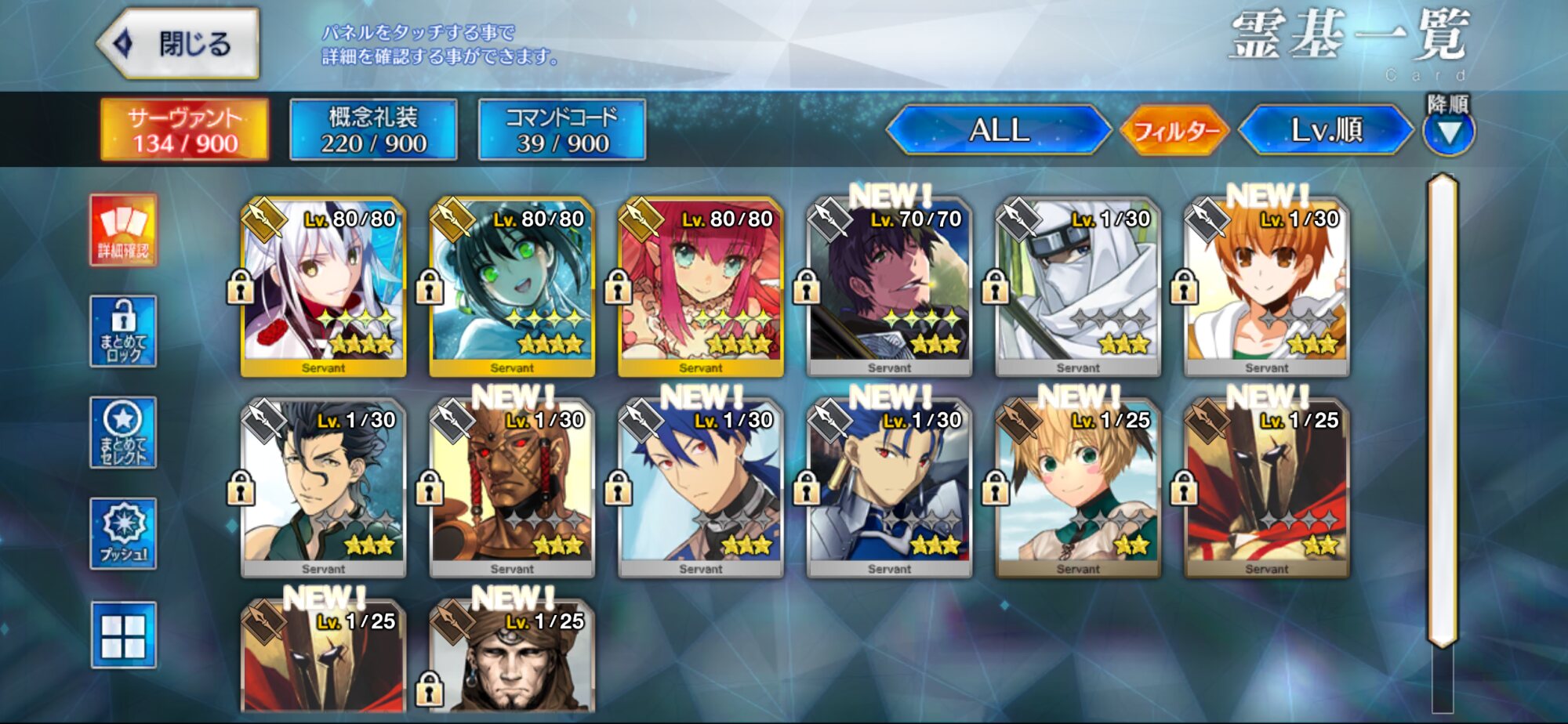Image resolution: width=1568 pixels, height=724 pixels.
Task: Select the white-hooded goggles servant card
Action: 1078,287
